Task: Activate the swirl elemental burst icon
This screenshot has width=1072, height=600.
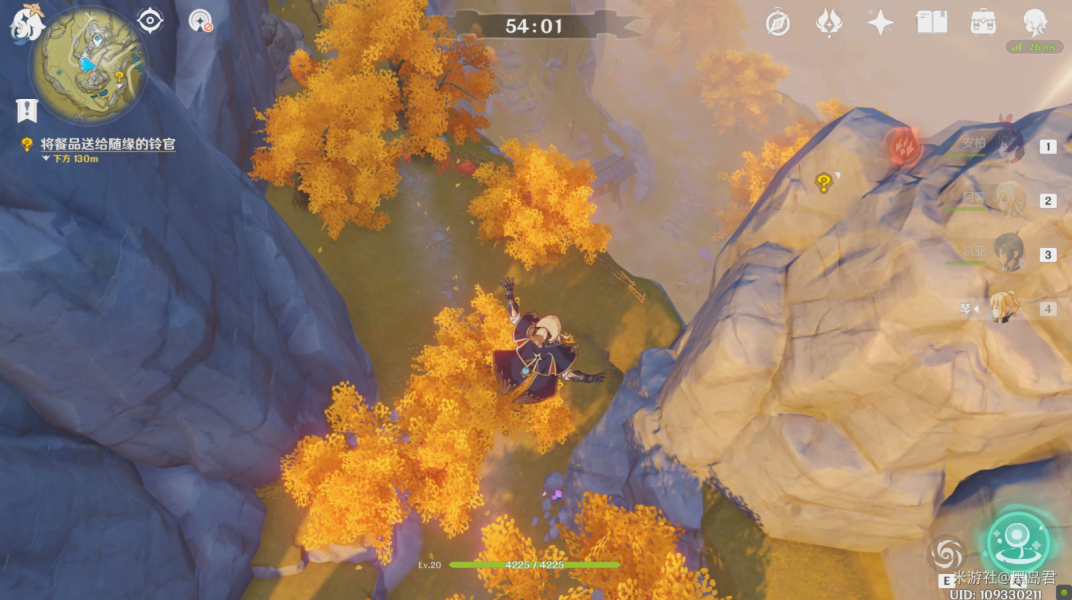Action: pos(946,553)
